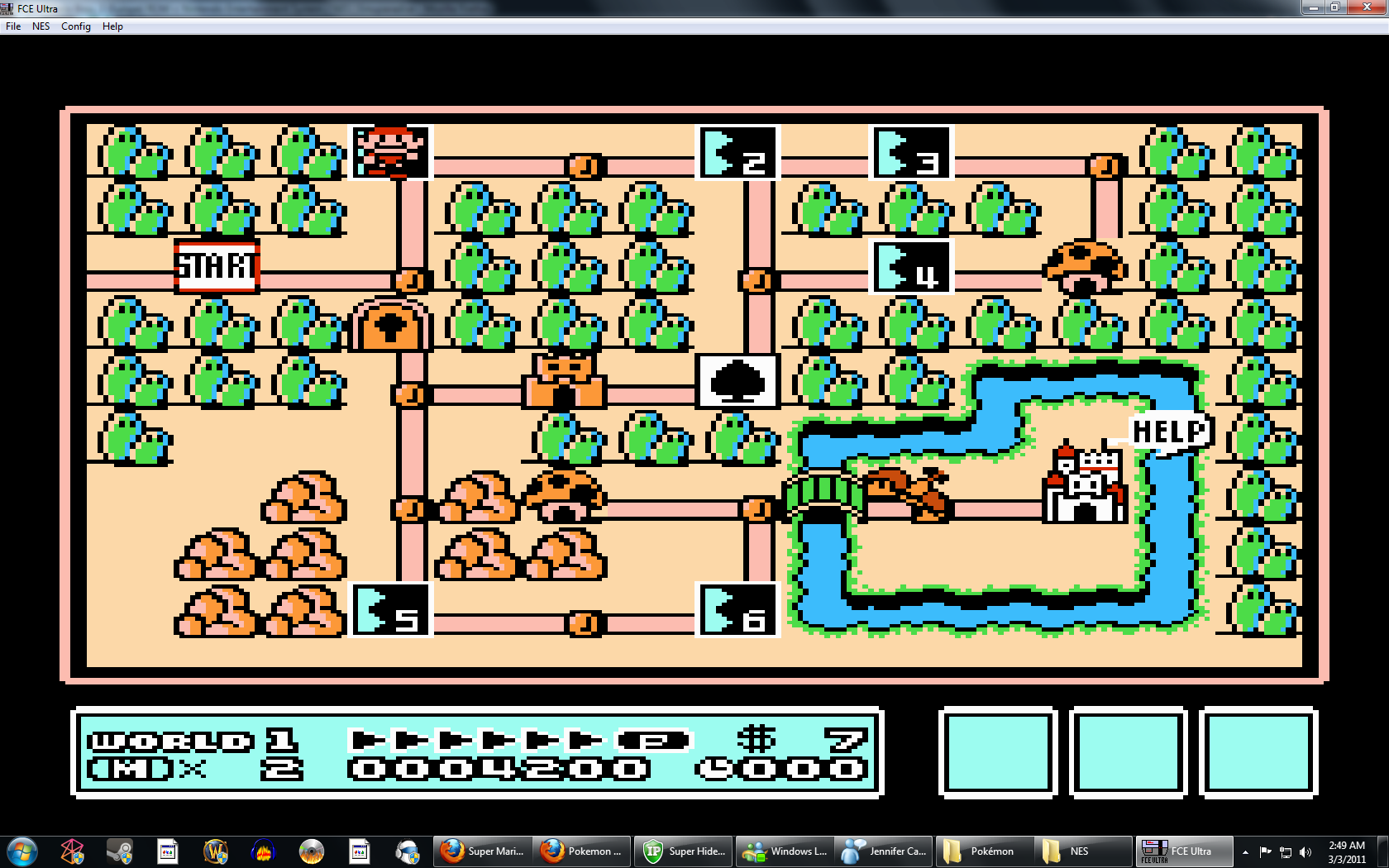
Task: Open the Help menu
Action: (112, 26)
